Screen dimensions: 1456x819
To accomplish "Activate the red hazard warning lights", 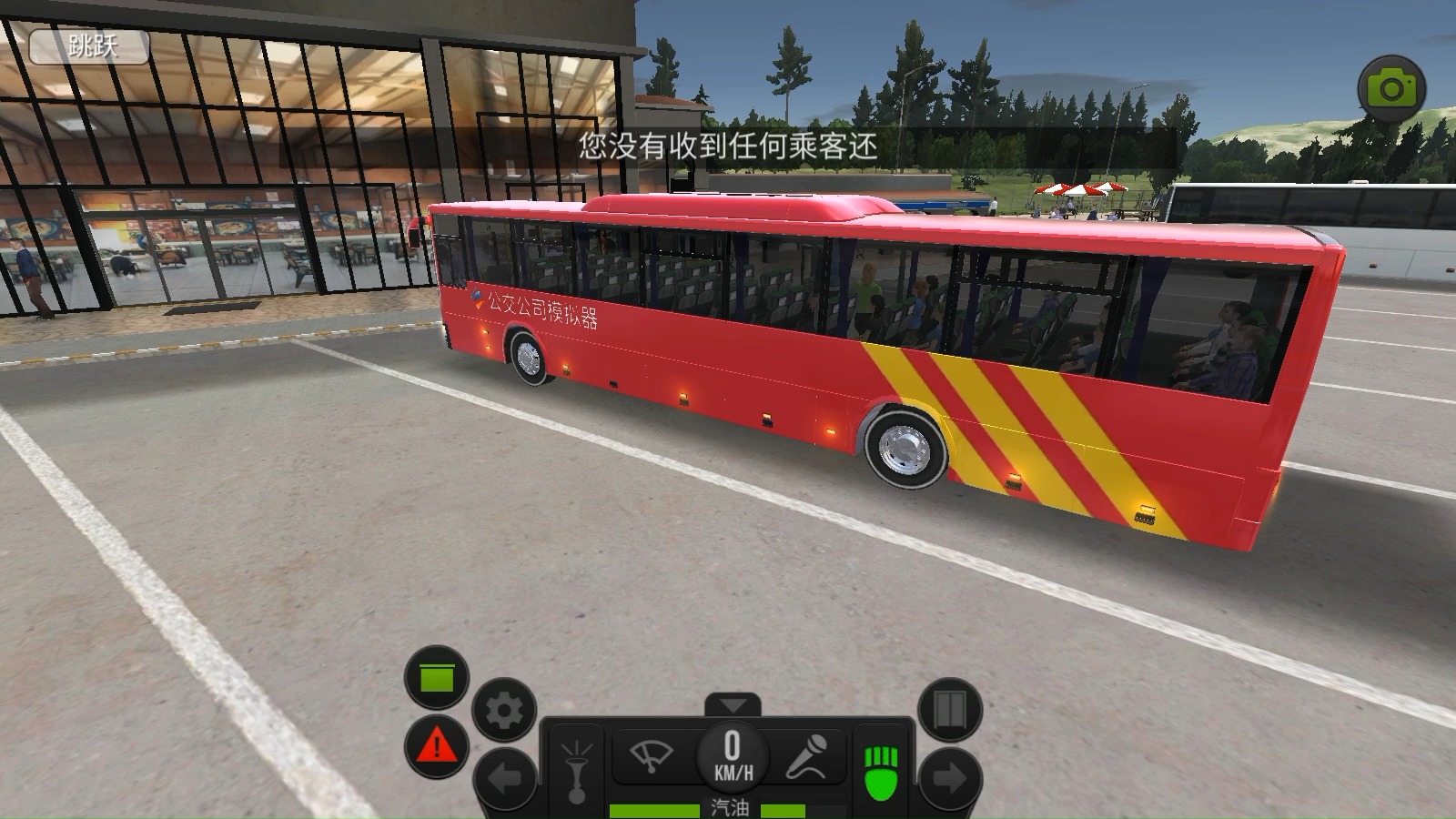I will 437,747.
